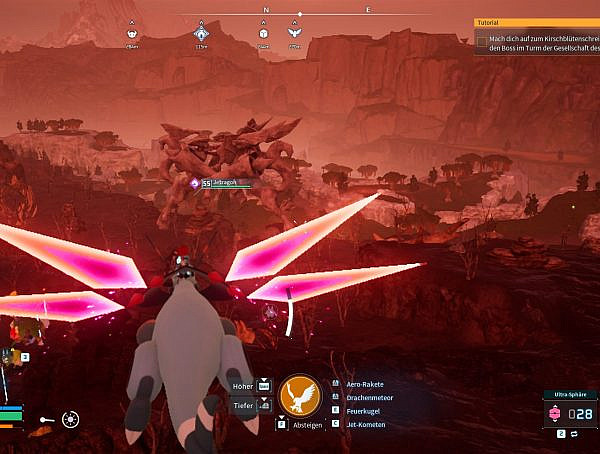Select the winged compass marker
Image resolution: width=600 pixels, height=454 pixels.
pos(294,33)
